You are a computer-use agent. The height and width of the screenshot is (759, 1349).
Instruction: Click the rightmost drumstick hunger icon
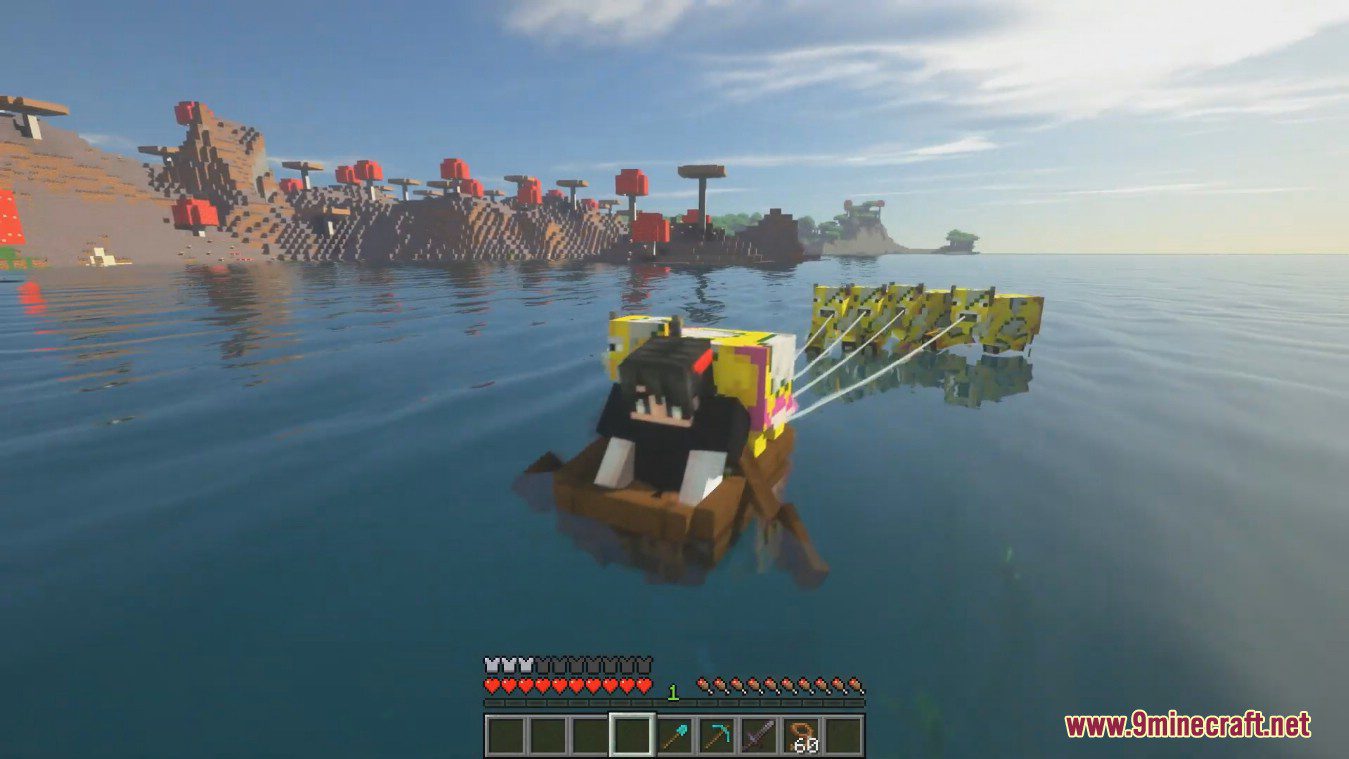[x=856, y=685]
